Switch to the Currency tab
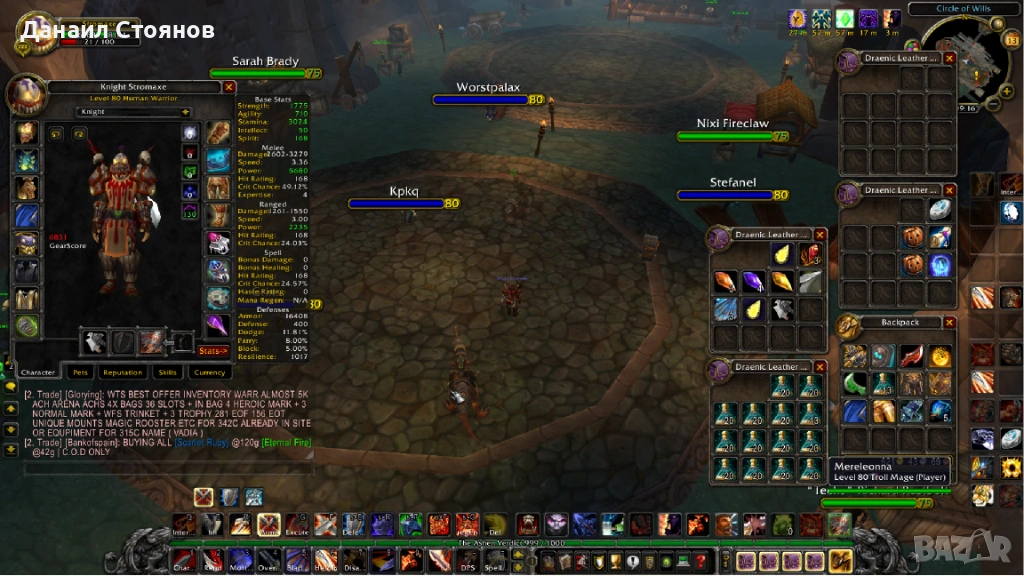 click(209, 372)
